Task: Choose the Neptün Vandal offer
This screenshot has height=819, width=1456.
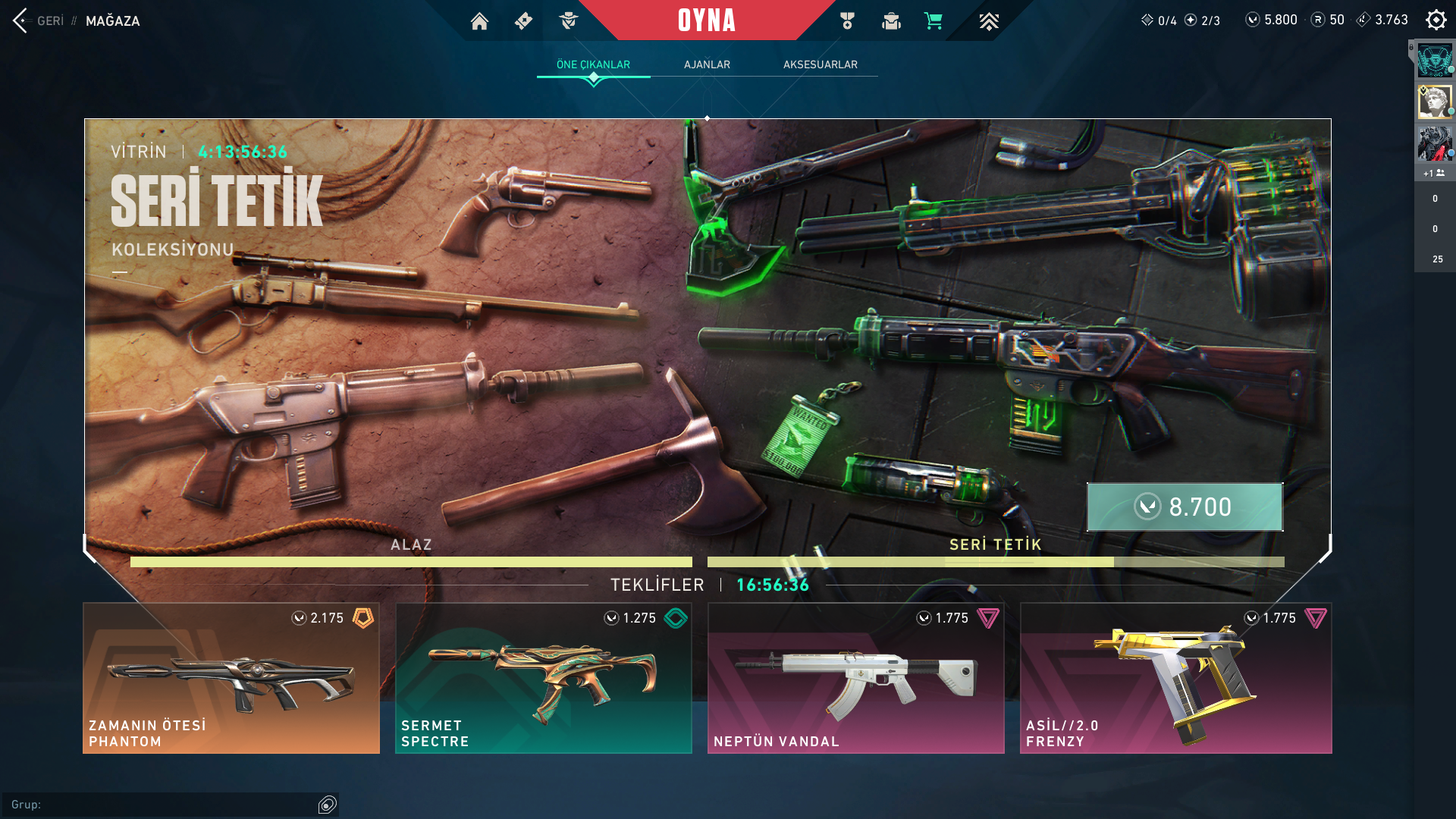Action: click(856, 678)
